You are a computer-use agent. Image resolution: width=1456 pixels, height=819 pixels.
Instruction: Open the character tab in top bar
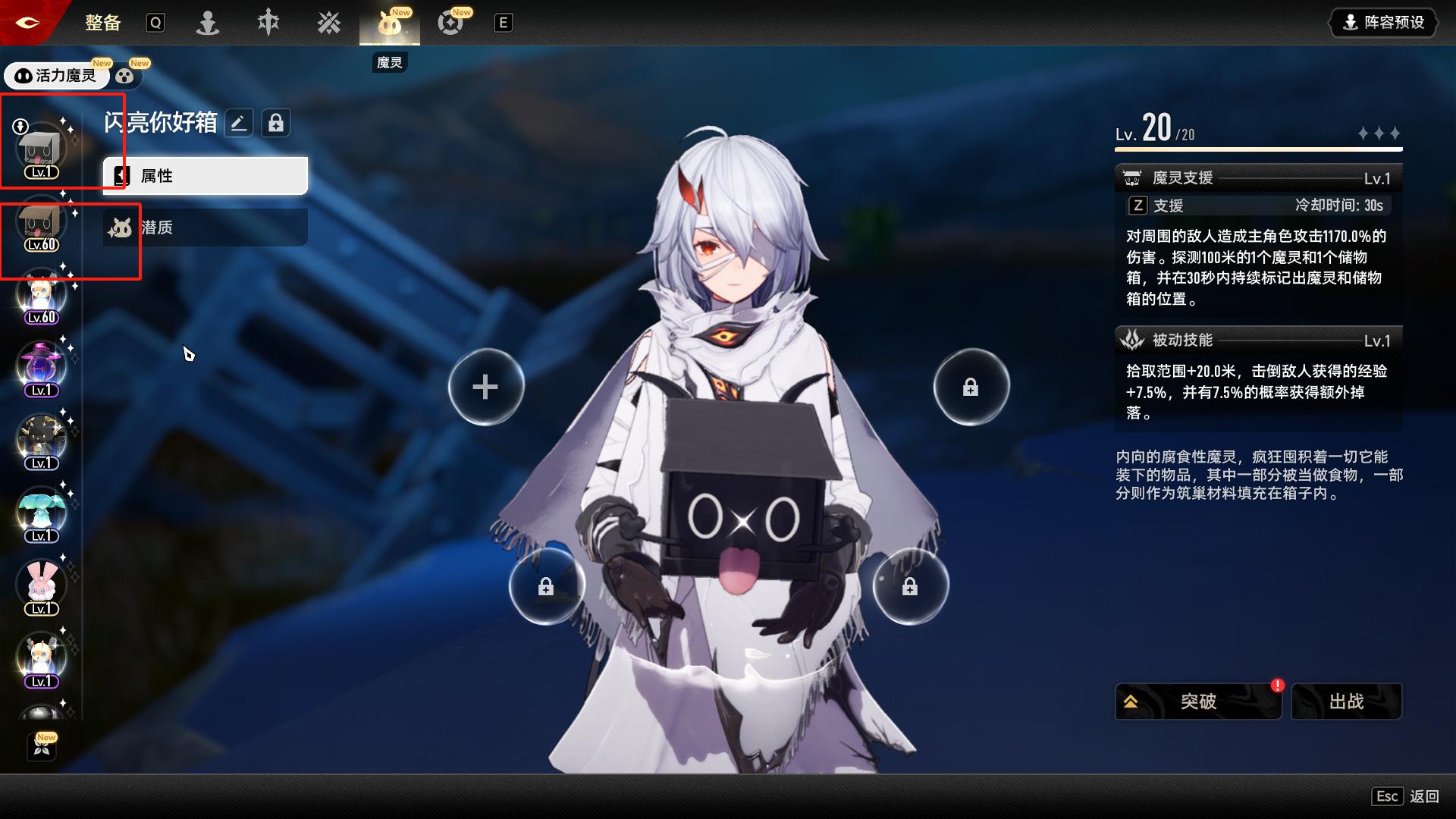coord(208,24)
